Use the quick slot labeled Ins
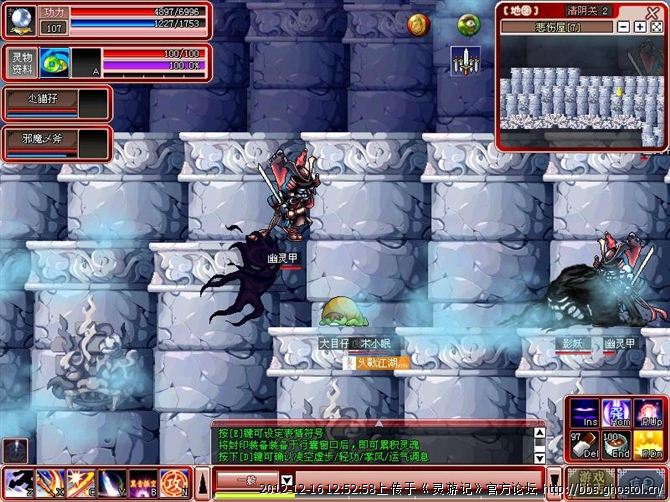The height and width of the screenshot is (502, 670). coord(586,412)
